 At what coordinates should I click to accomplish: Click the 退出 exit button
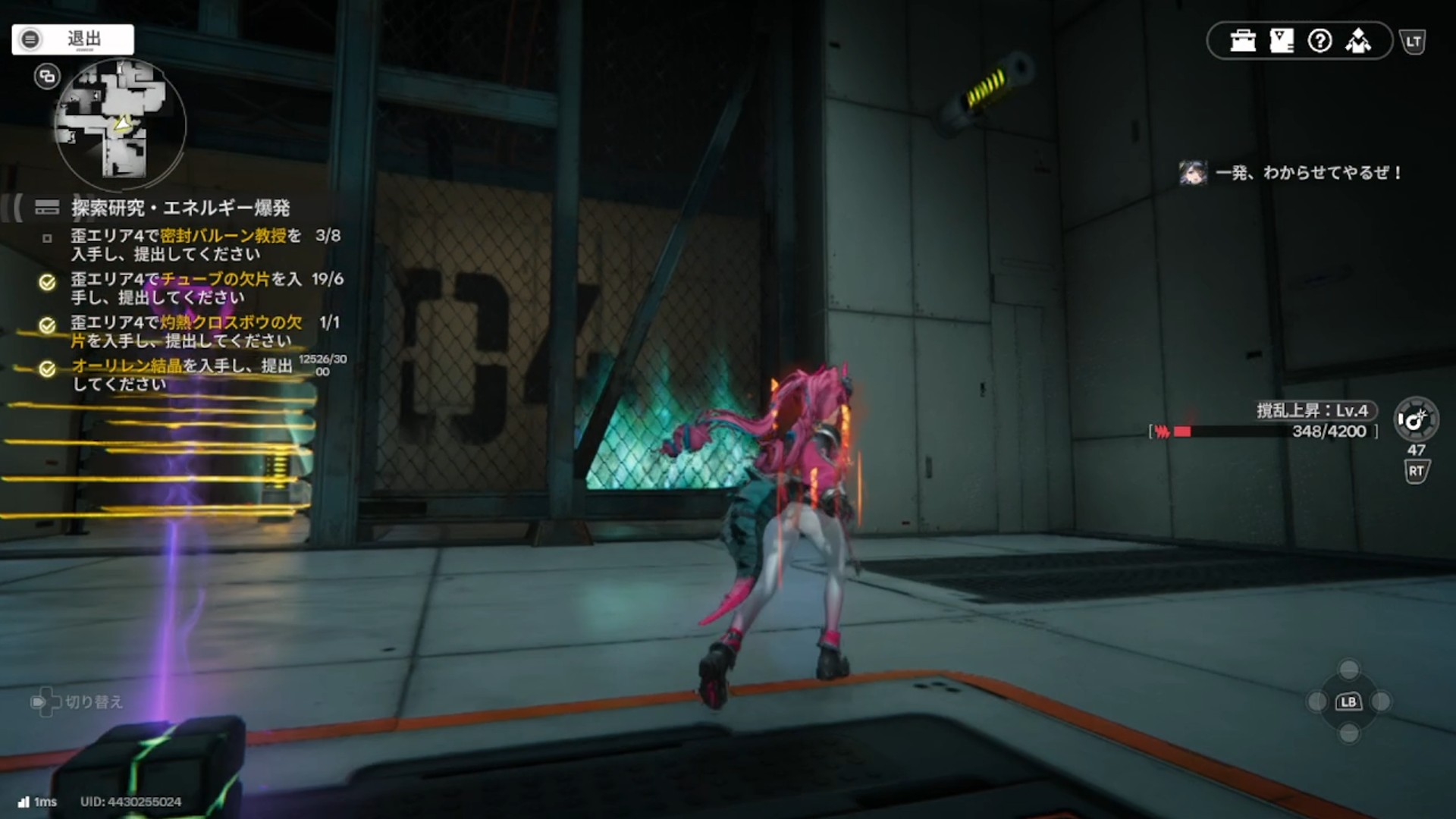(73, 39)
